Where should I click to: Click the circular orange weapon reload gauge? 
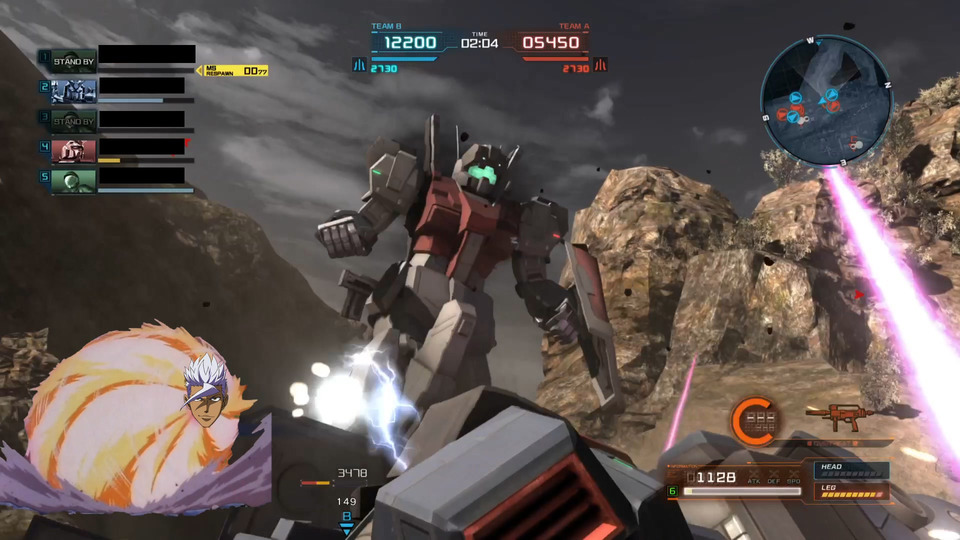tap(751, 418)
